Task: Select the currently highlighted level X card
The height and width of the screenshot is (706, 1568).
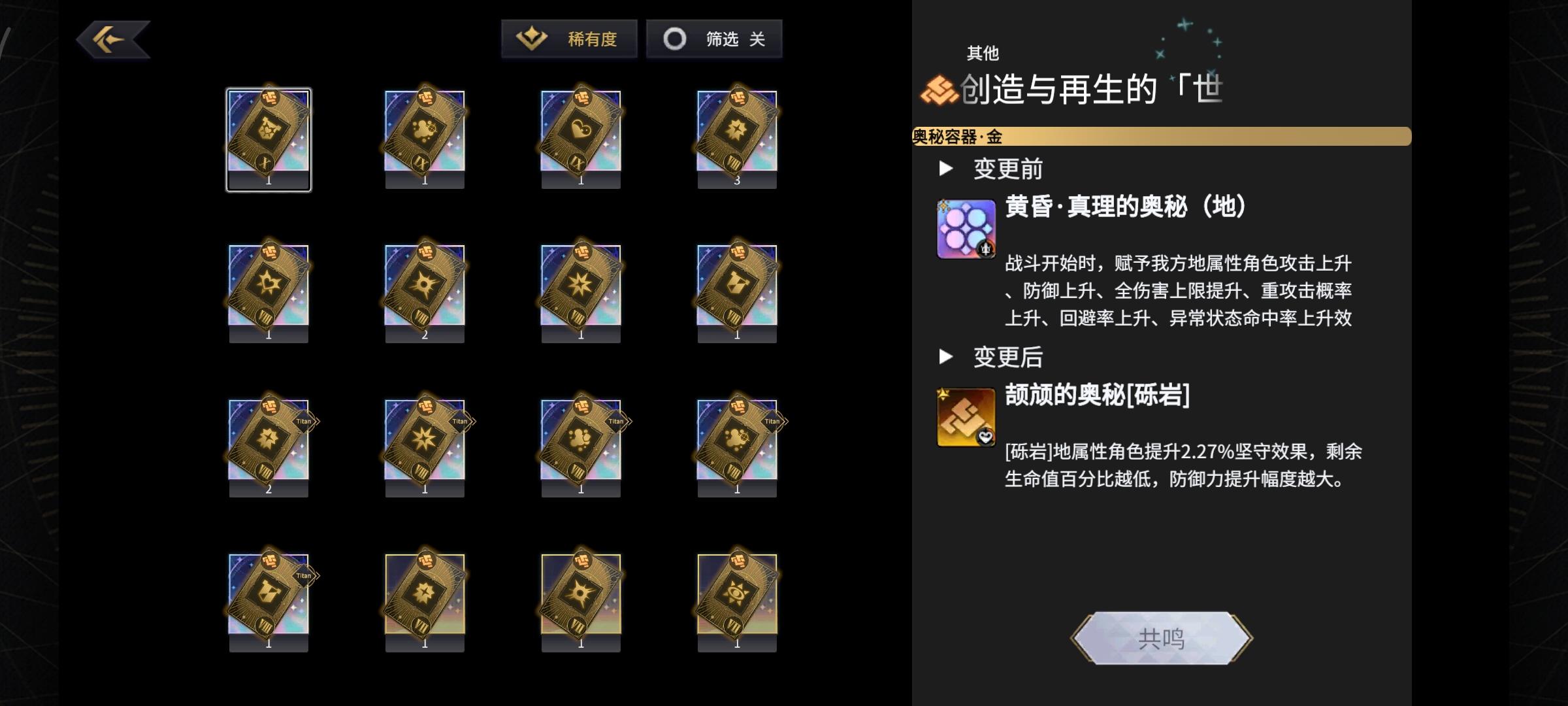Action: [x=269, y=139]
